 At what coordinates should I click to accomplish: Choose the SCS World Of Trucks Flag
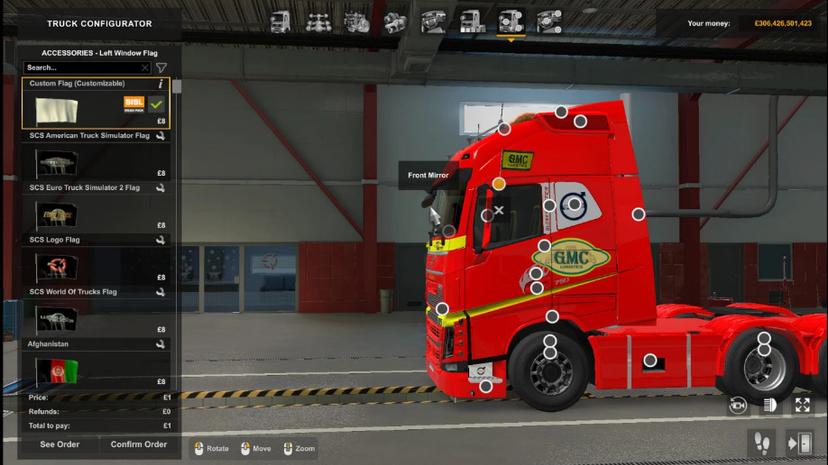[x=95, y=318]
